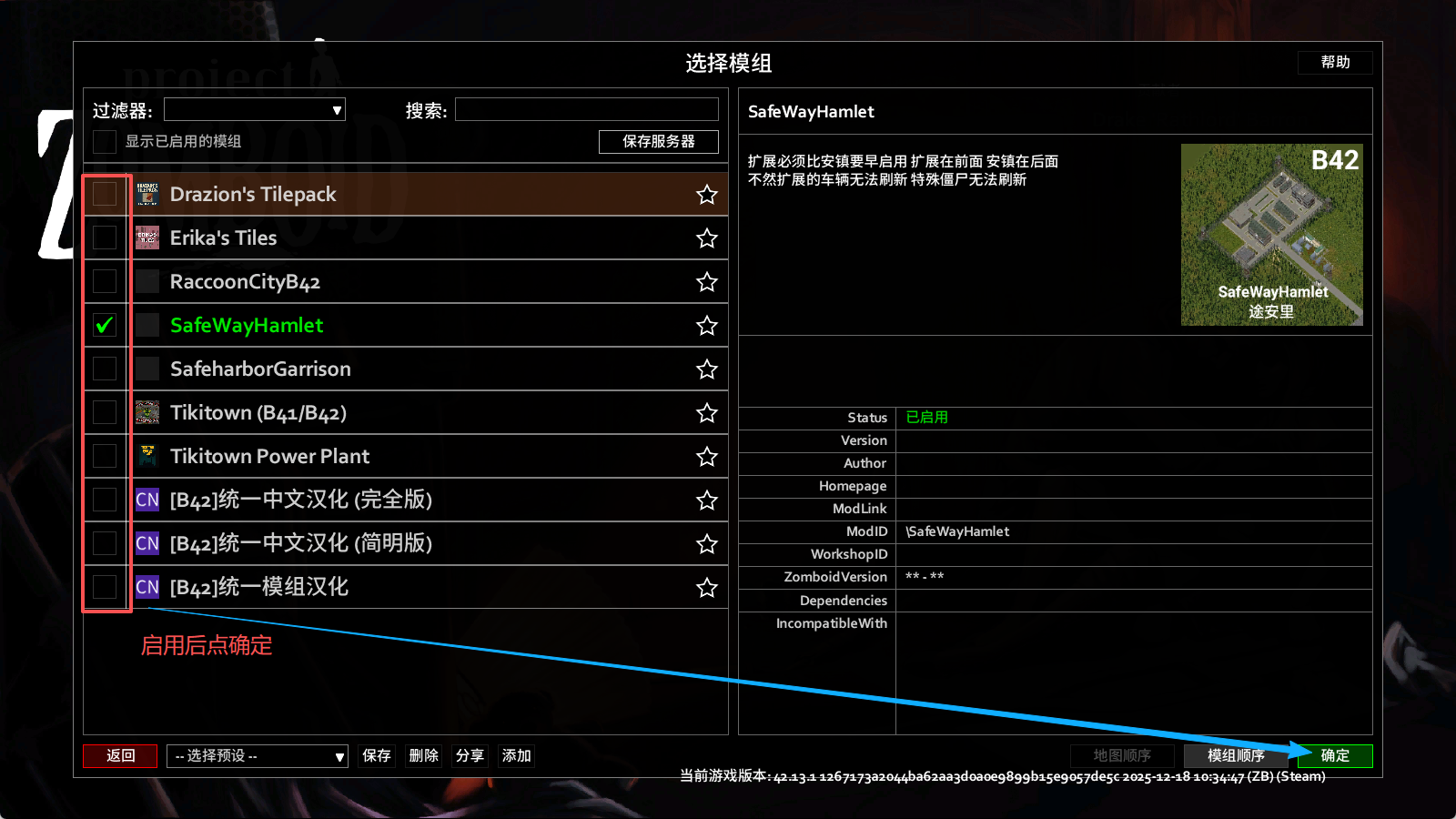Click the 分享 share button
1456x819 pixels.
pyautogui.click(x=470, y=755)
